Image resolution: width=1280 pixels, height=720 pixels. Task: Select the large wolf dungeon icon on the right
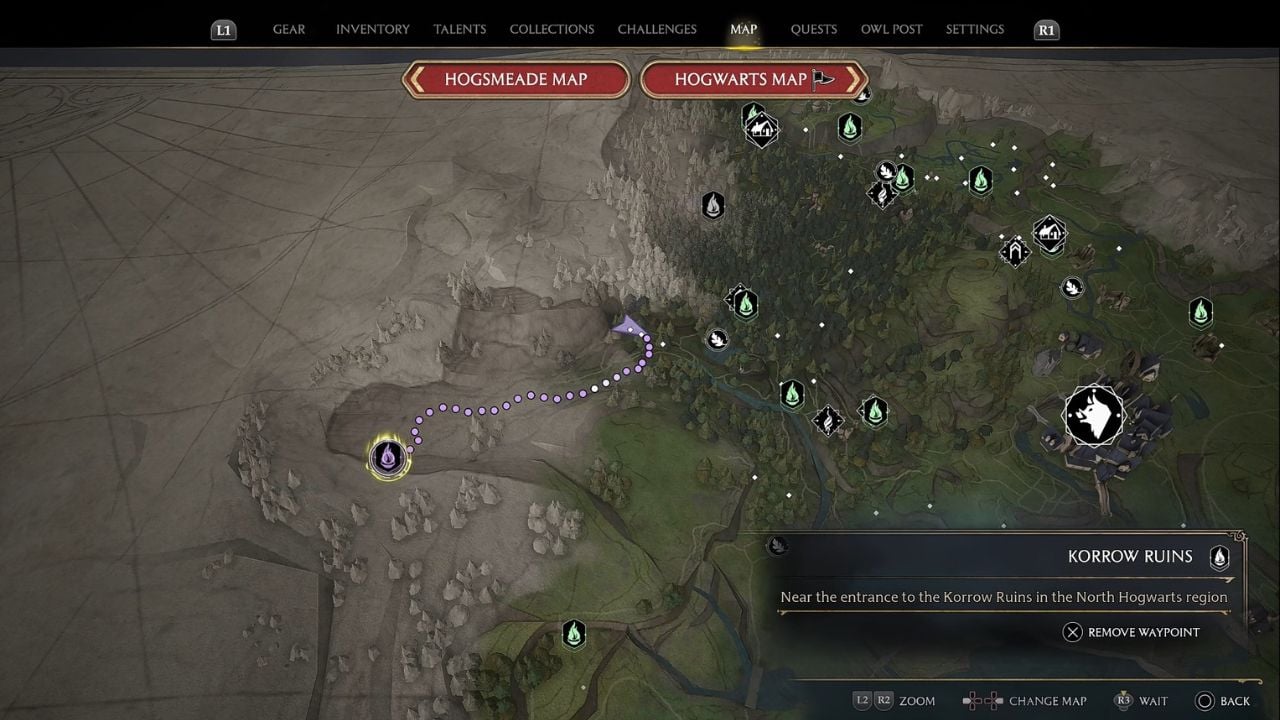(1094, 413)
